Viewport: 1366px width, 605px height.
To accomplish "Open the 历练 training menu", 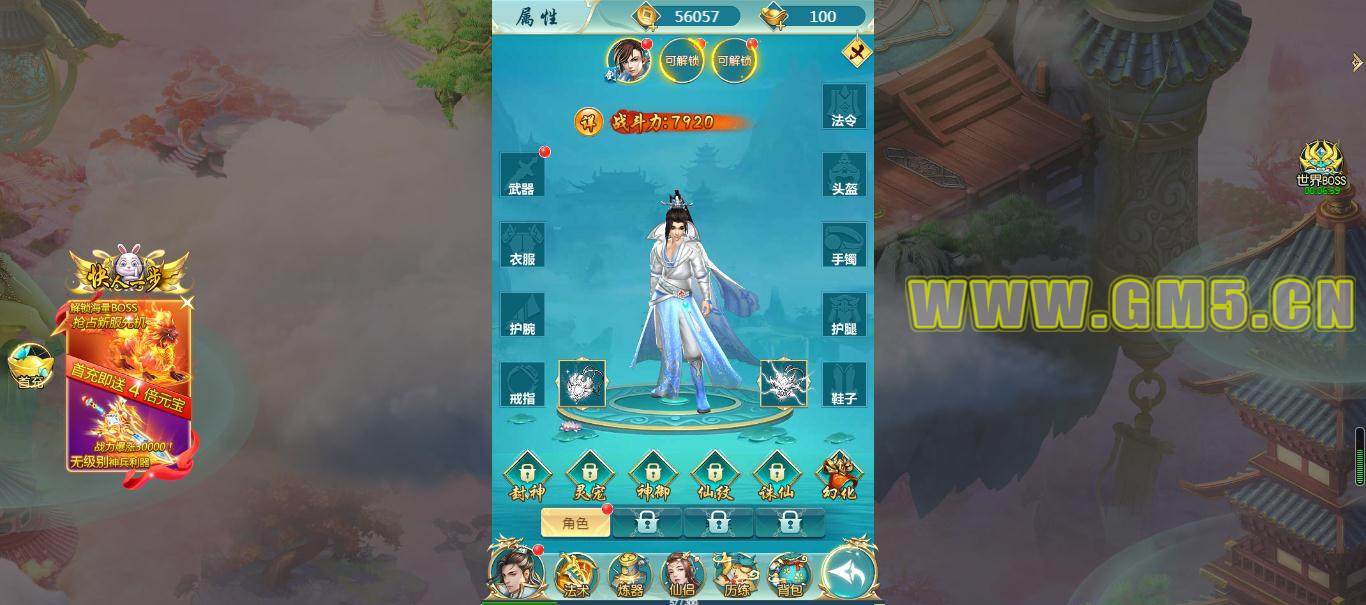I will 737,575.
